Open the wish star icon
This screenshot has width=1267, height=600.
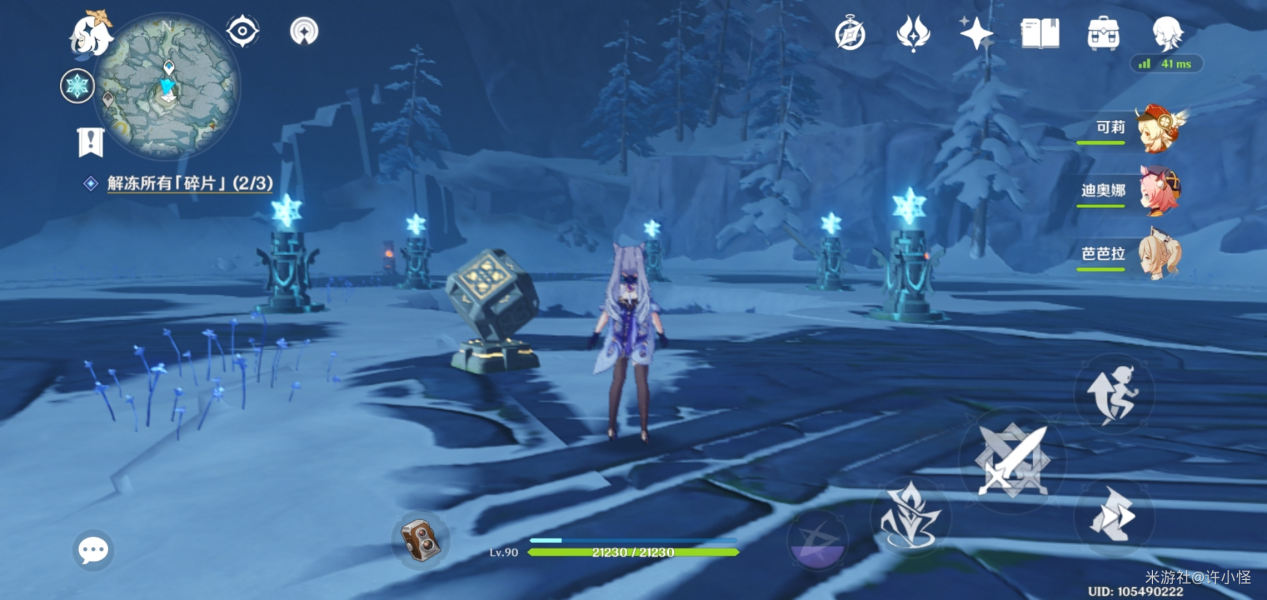tap(976, 34)
